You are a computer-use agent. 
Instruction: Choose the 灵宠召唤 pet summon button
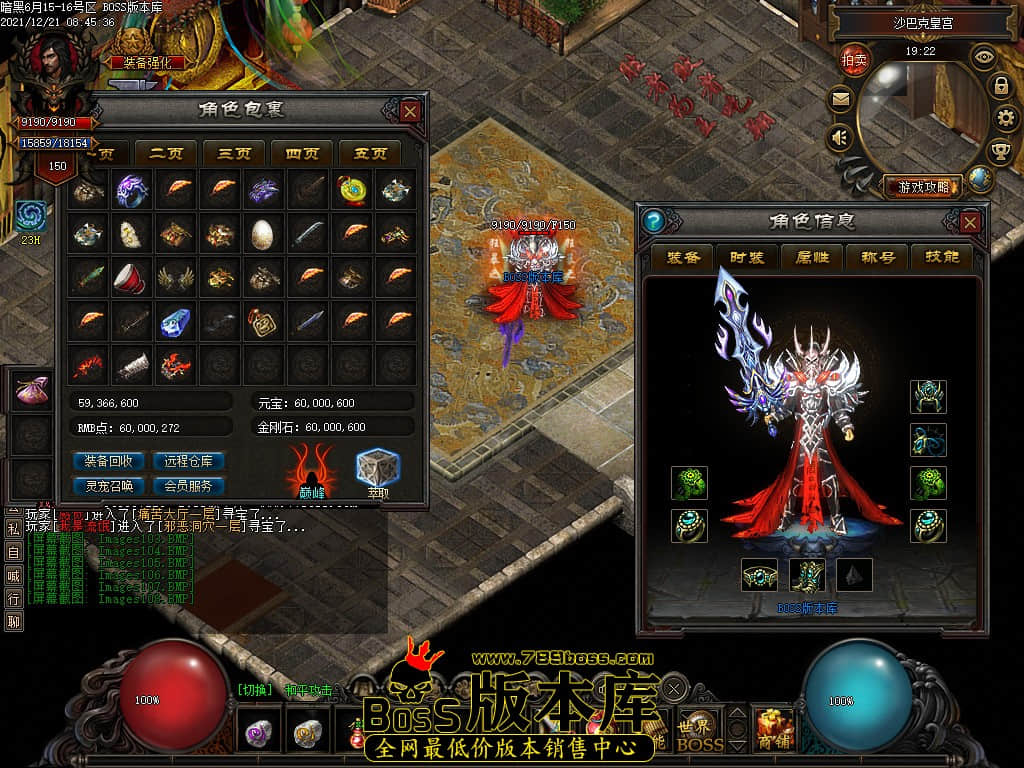click(110, 486)
